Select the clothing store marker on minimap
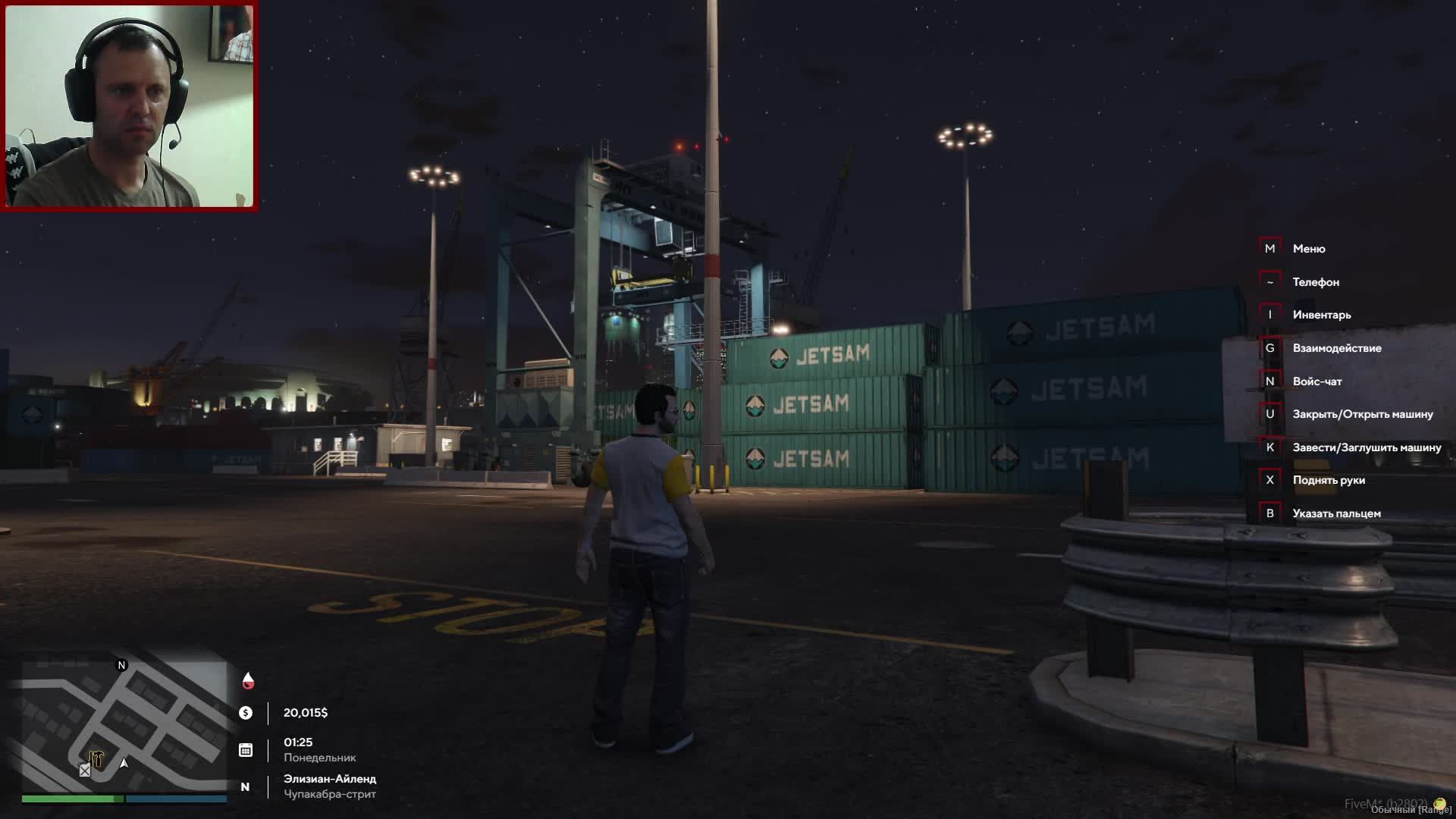This screenshot has width=1456, height=819. coord(96,758)
